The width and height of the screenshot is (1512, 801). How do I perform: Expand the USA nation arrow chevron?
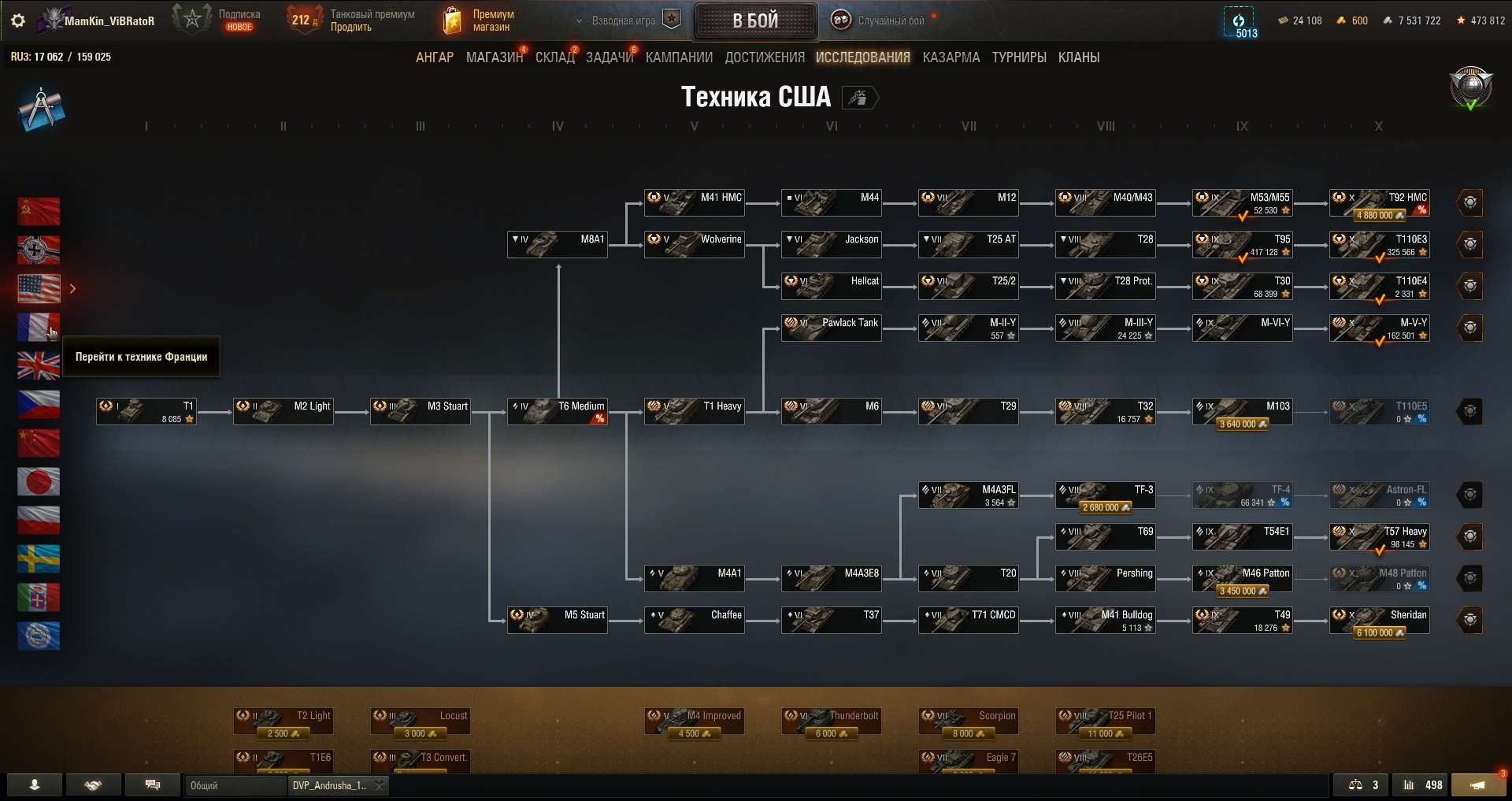72,288
